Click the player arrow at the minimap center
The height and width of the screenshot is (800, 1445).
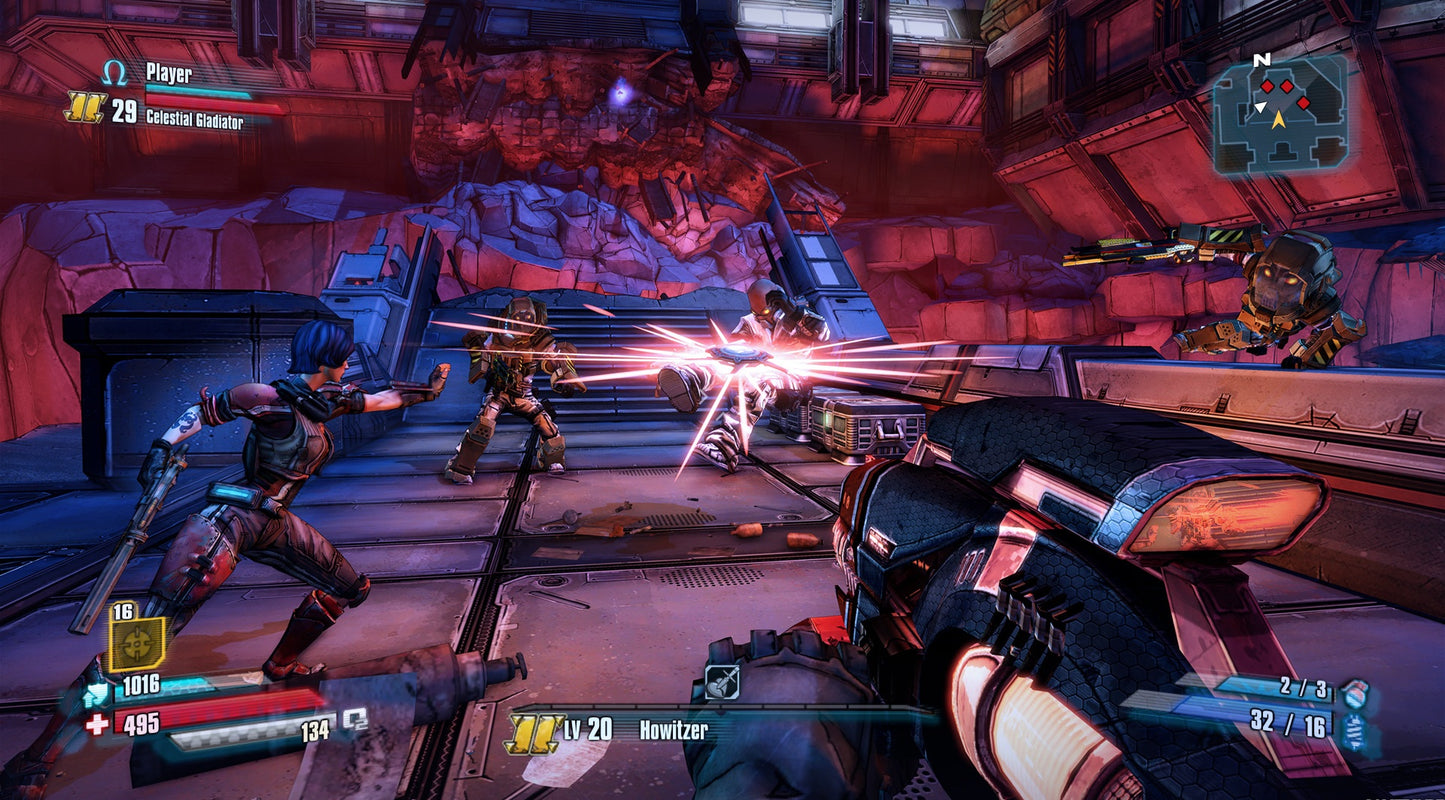coord(1279,120)
